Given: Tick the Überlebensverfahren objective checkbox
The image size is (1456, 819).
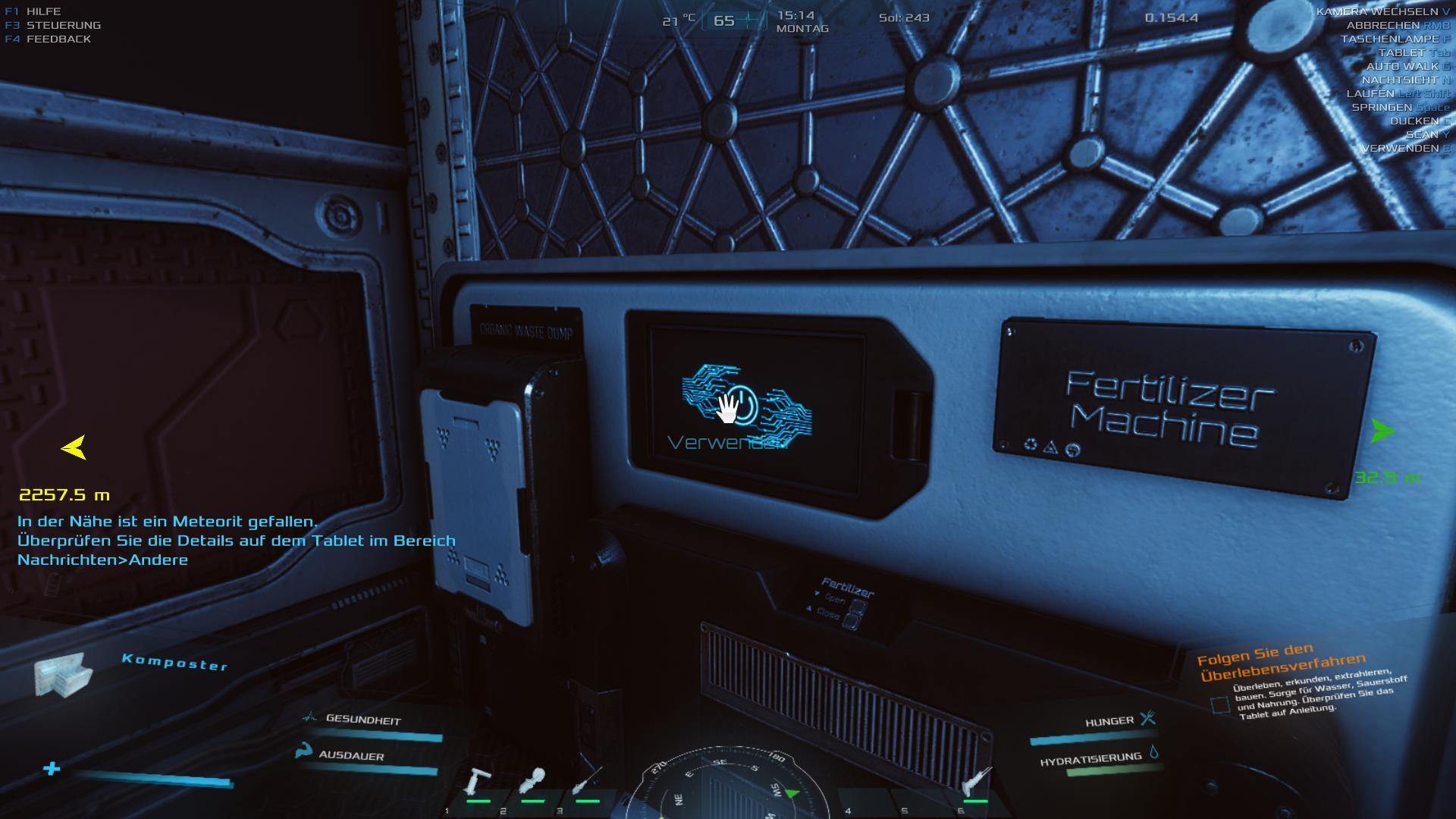Looking at the screenshot, I should click(1220, 705).
